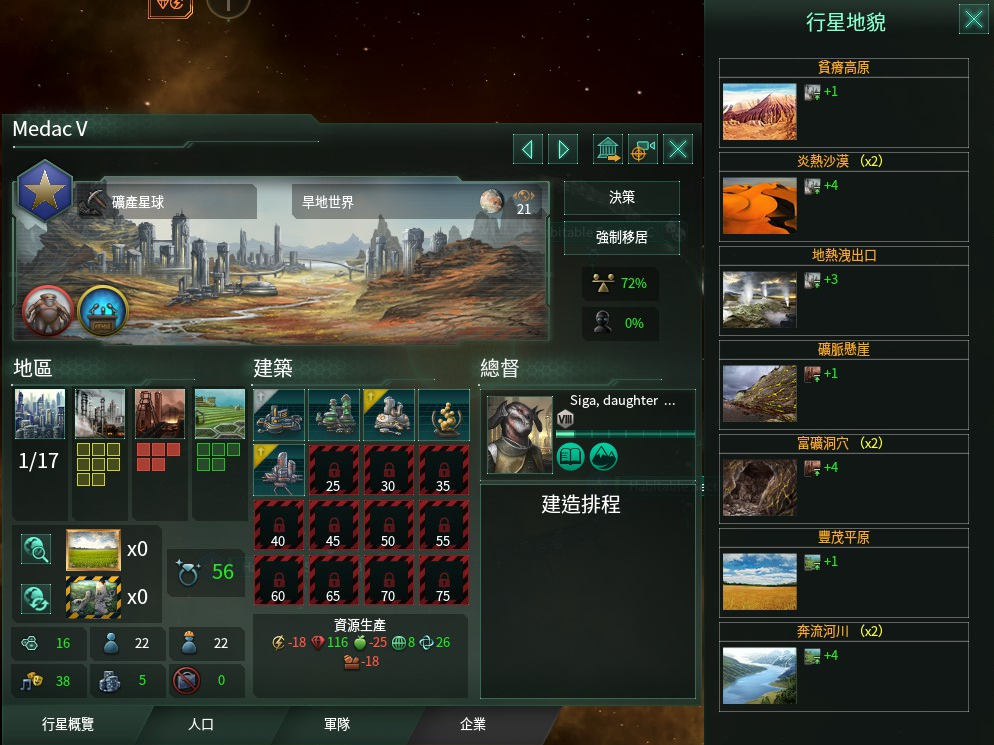The height and width of the screenshot is (745, 994).
Task: Open the 企業 corporate tab
Action: (x=472, y=725)
